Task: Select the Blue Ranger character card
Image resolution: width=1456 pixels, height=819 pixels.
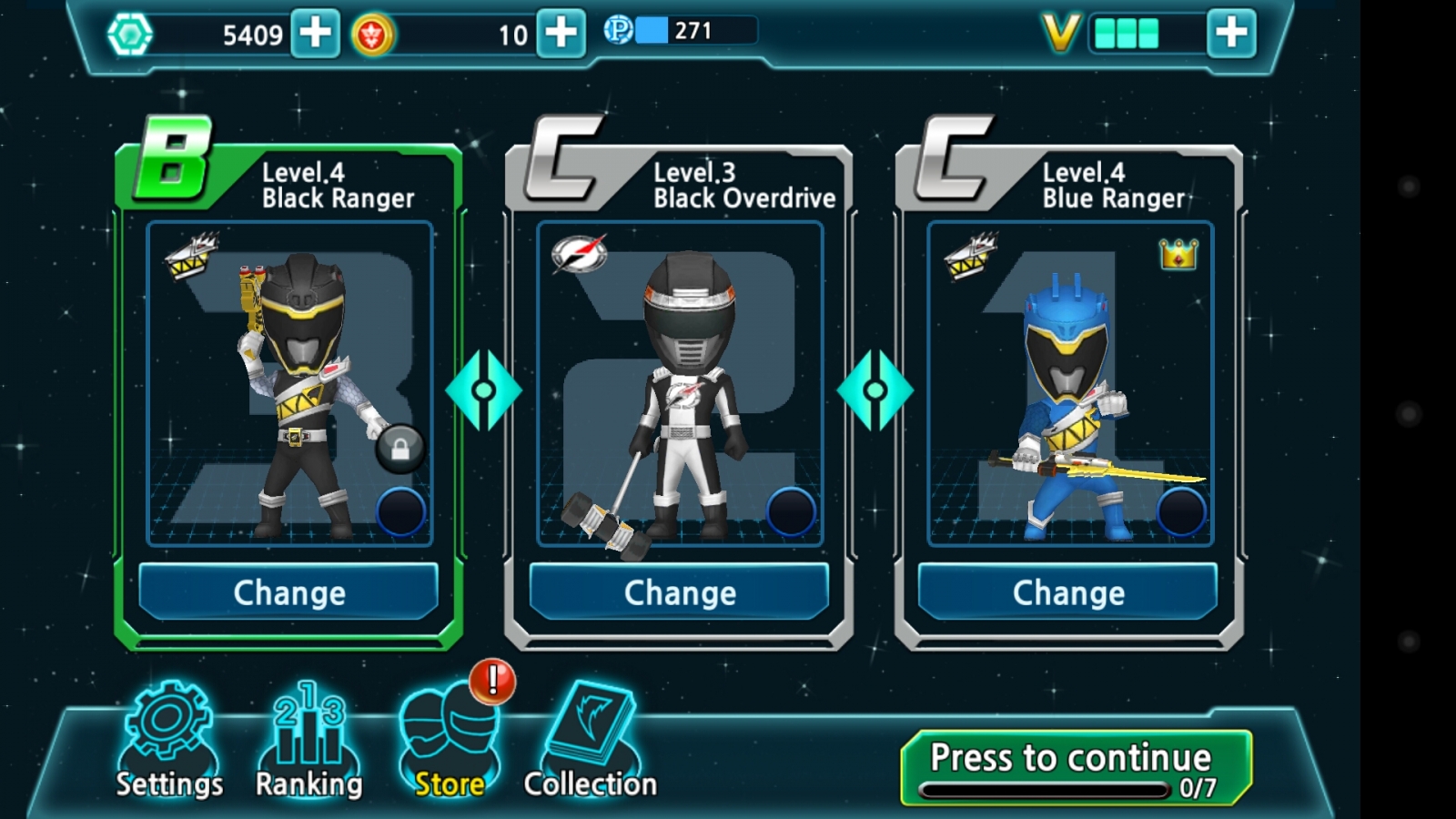Action: (1069, 382)
